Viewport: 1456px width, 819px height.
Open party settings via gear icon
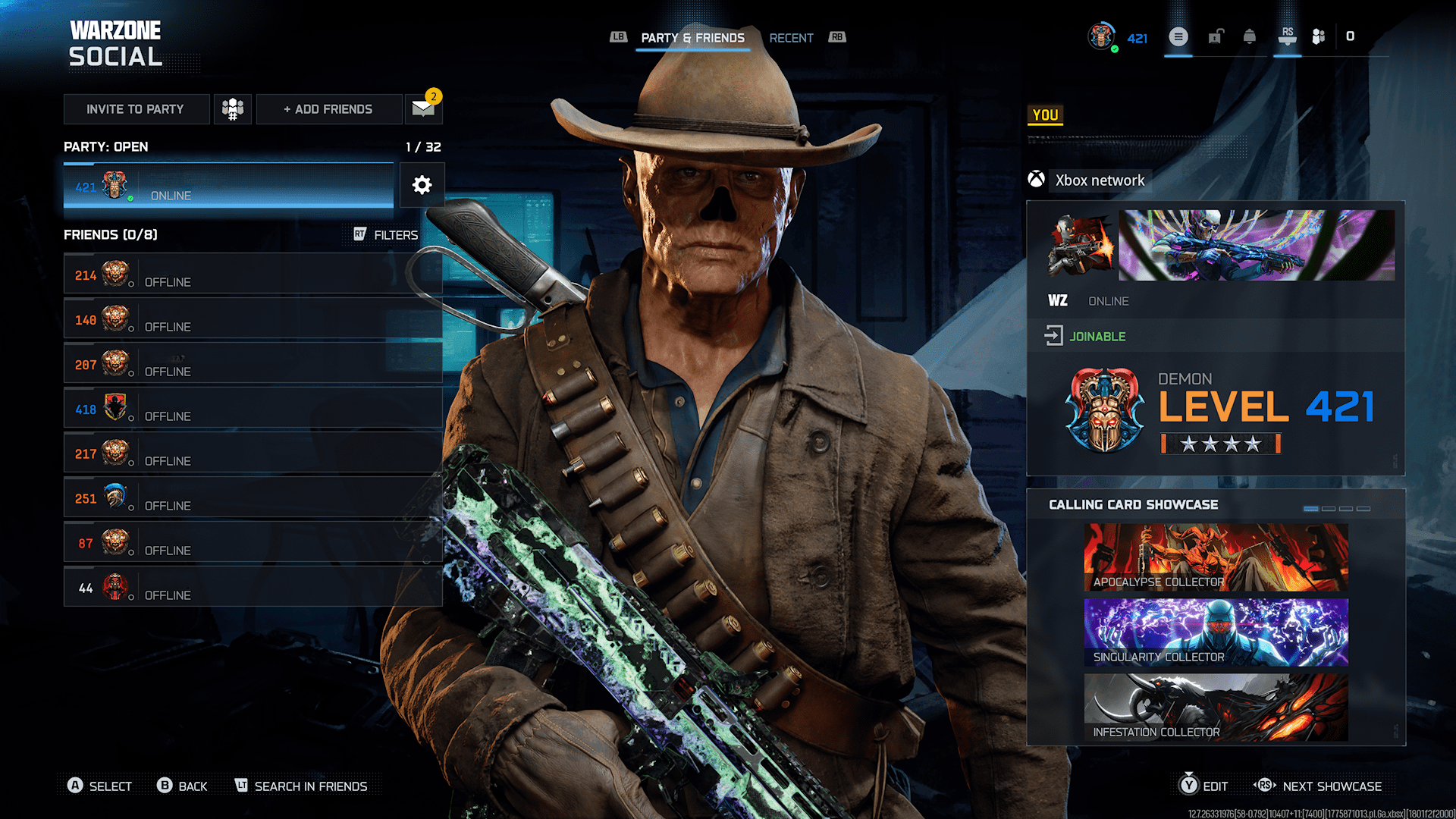point(422,185)
